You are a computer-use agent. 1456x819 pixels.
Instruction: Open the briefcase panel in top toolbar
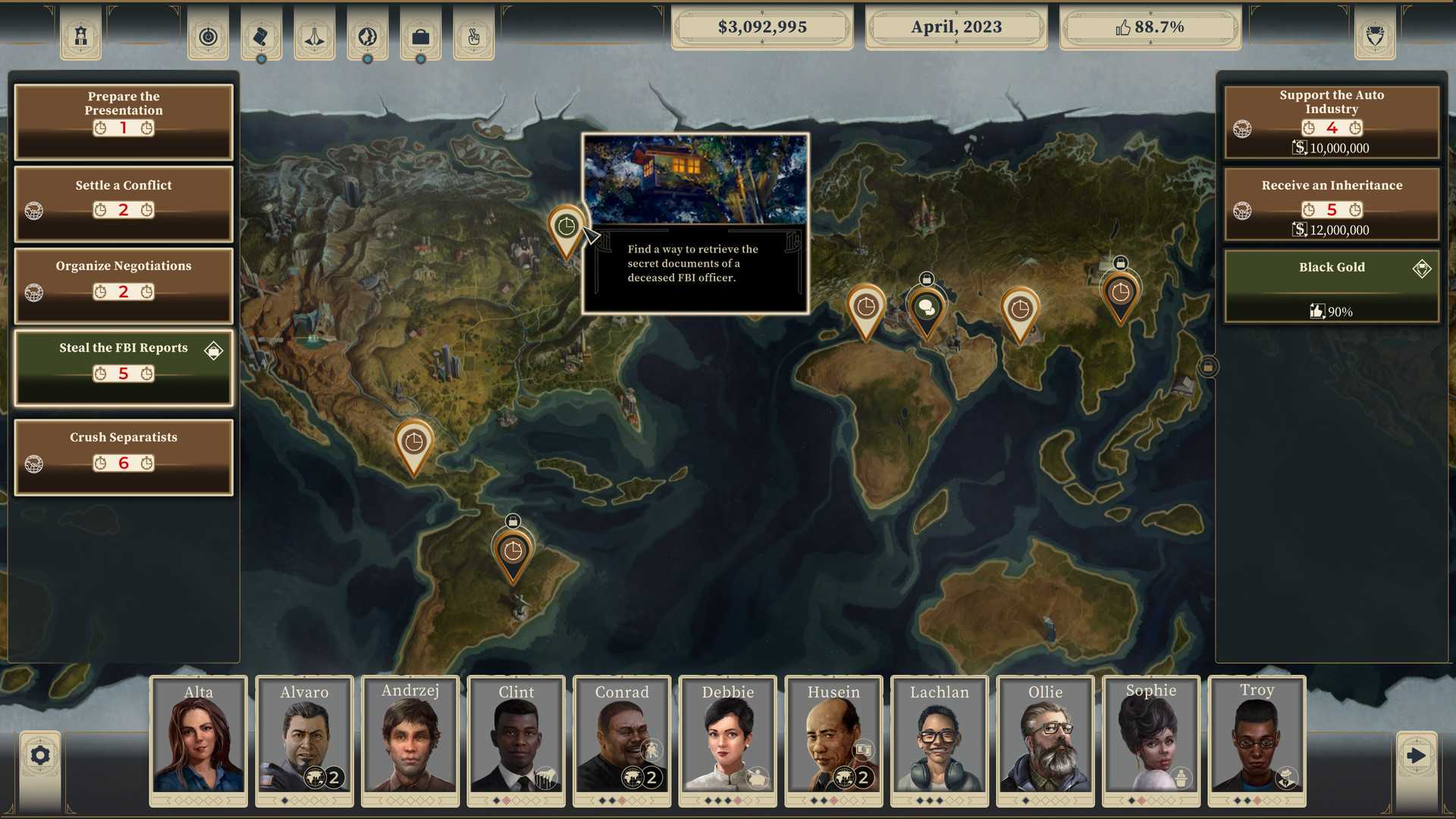point(421,36)
